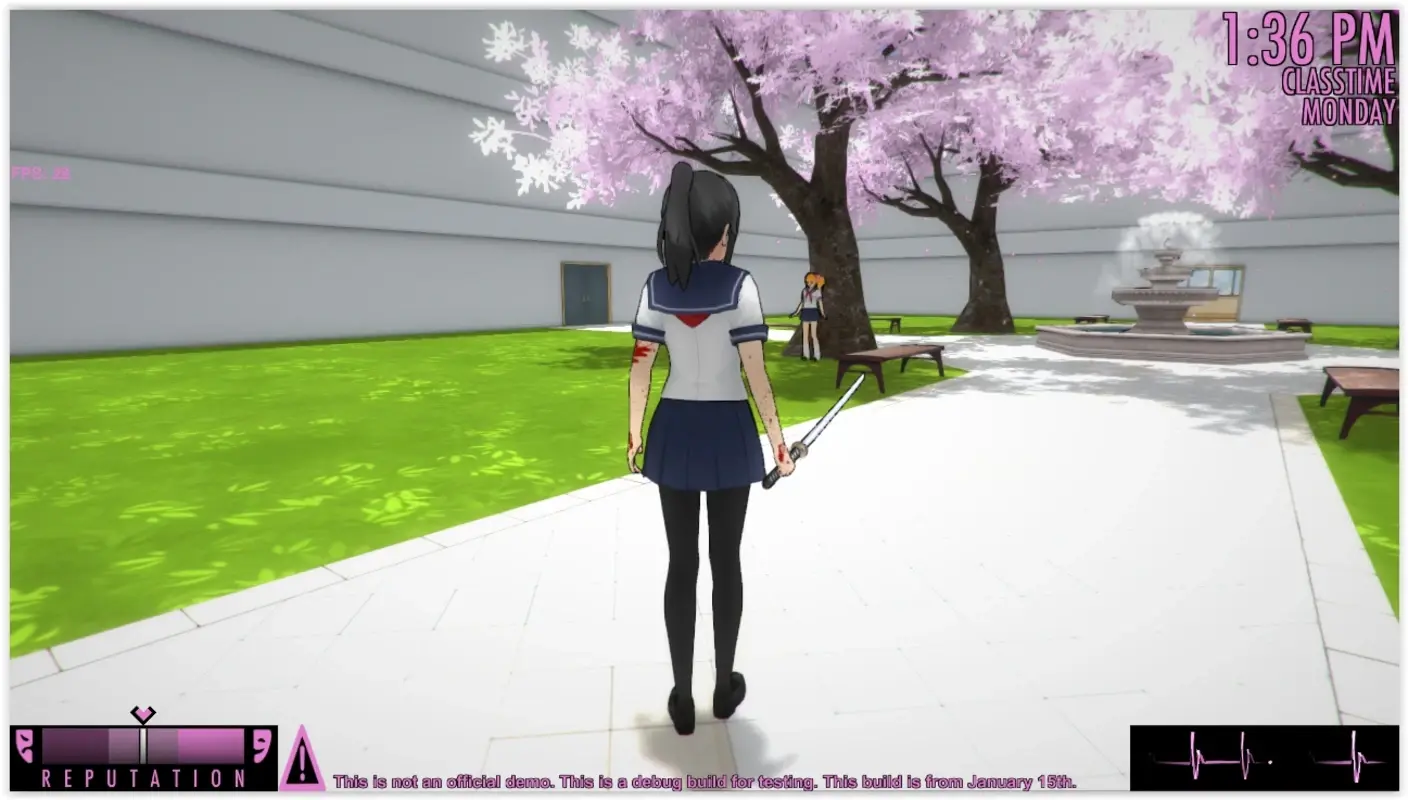Screen dimensions: 1408x800
Task: Toggle the MONDAY day display
Action: tap(1348, 112)
